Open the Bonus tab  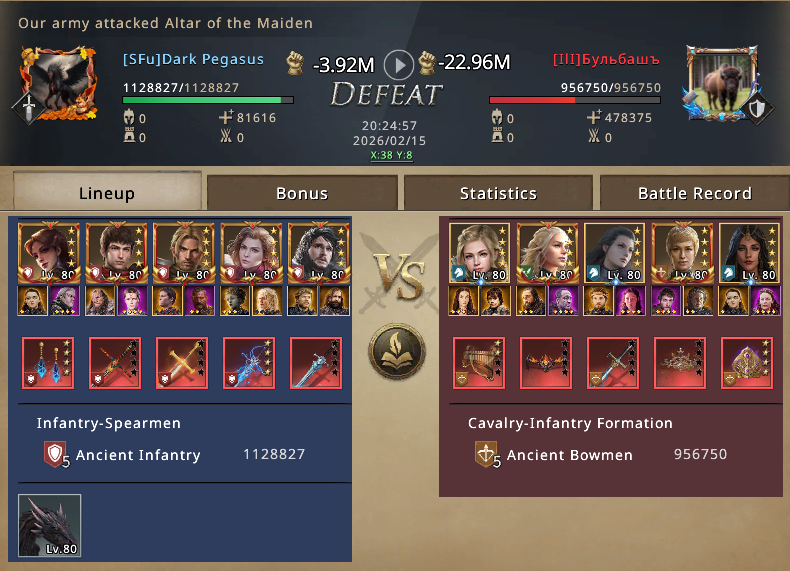tap(302, 193)
